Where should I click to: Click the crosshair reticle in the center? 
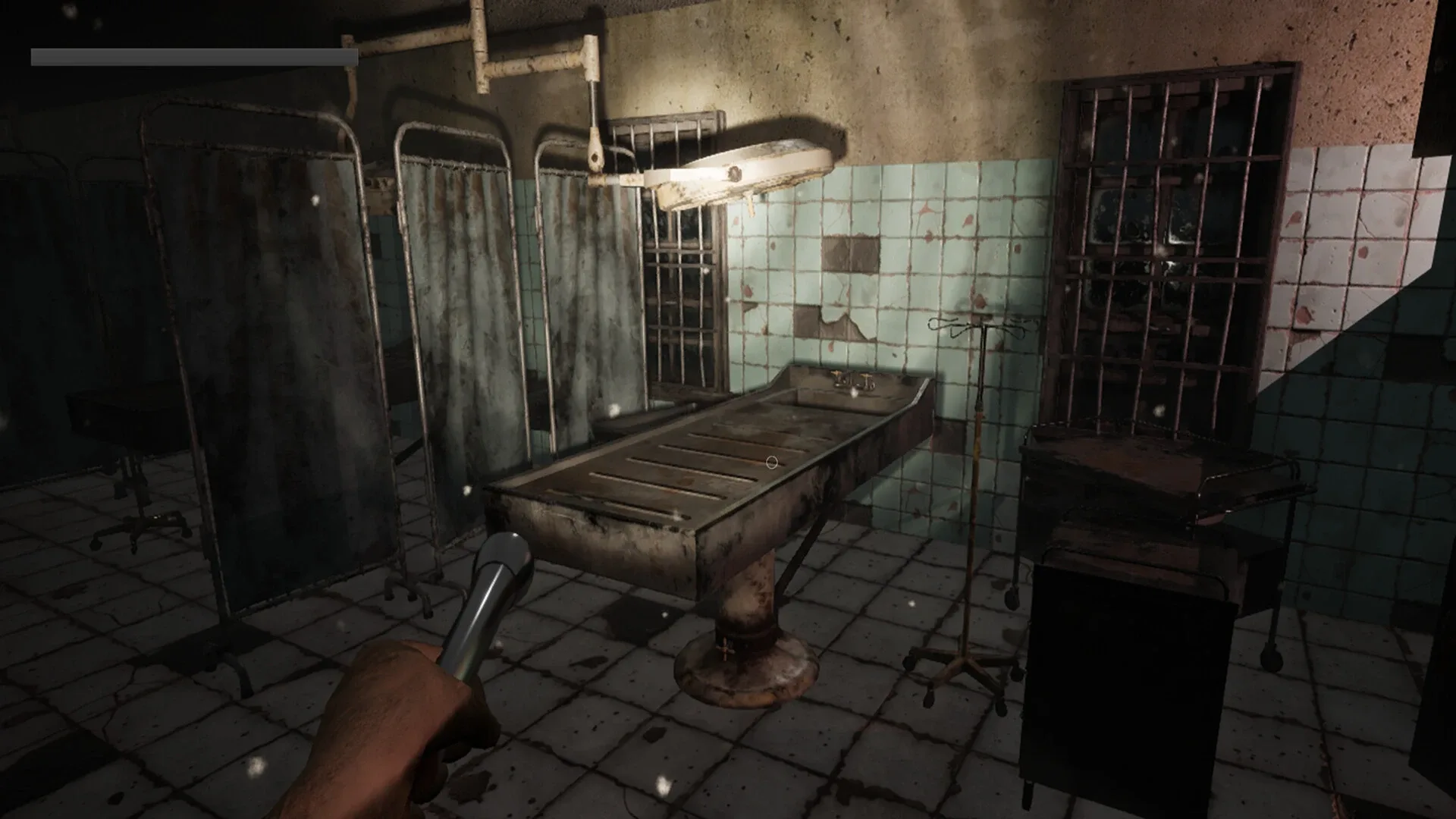coord(771,461)
